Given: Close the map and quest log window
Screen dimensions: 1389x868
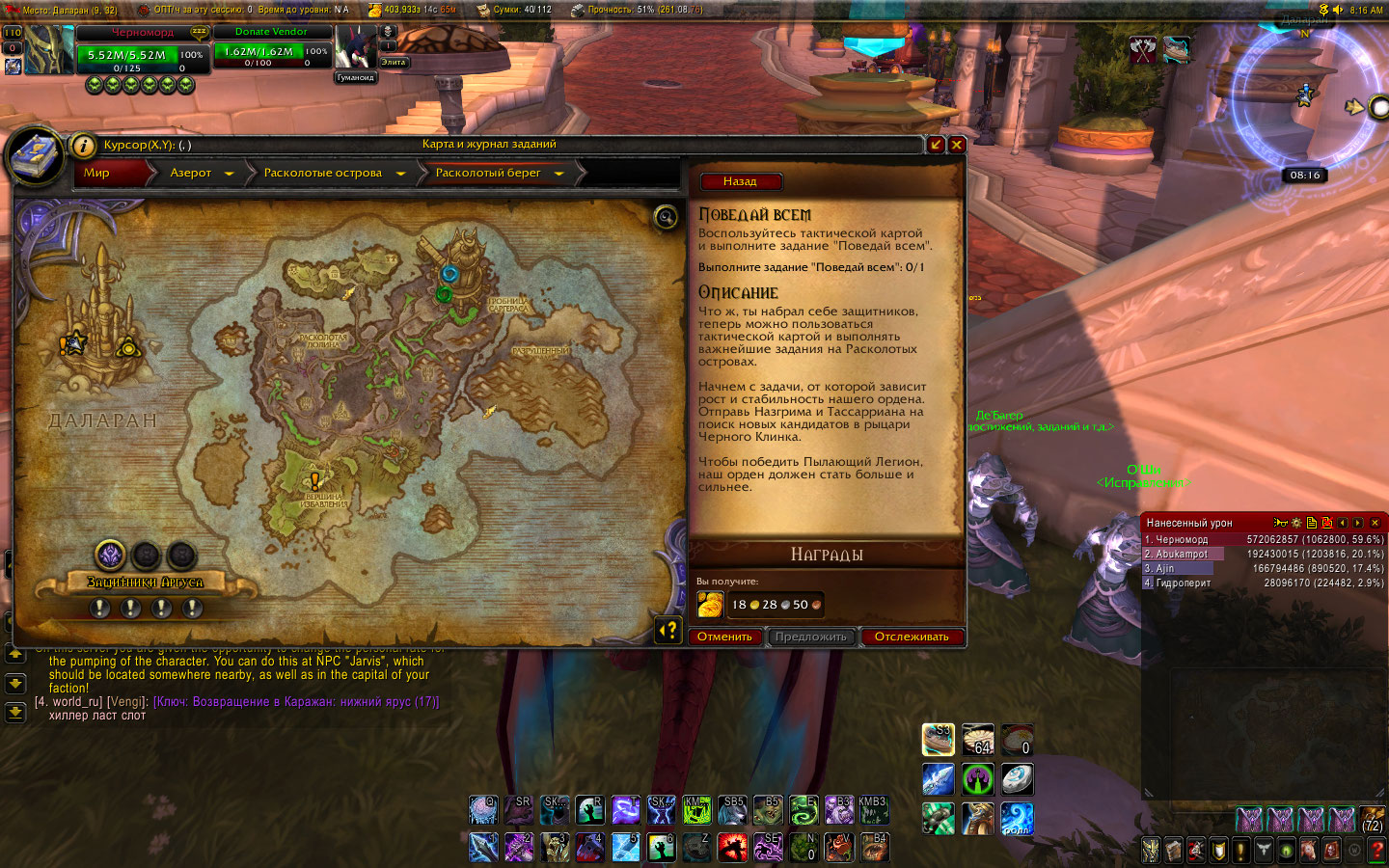Looking at the screenshot, I should [957, 145].
